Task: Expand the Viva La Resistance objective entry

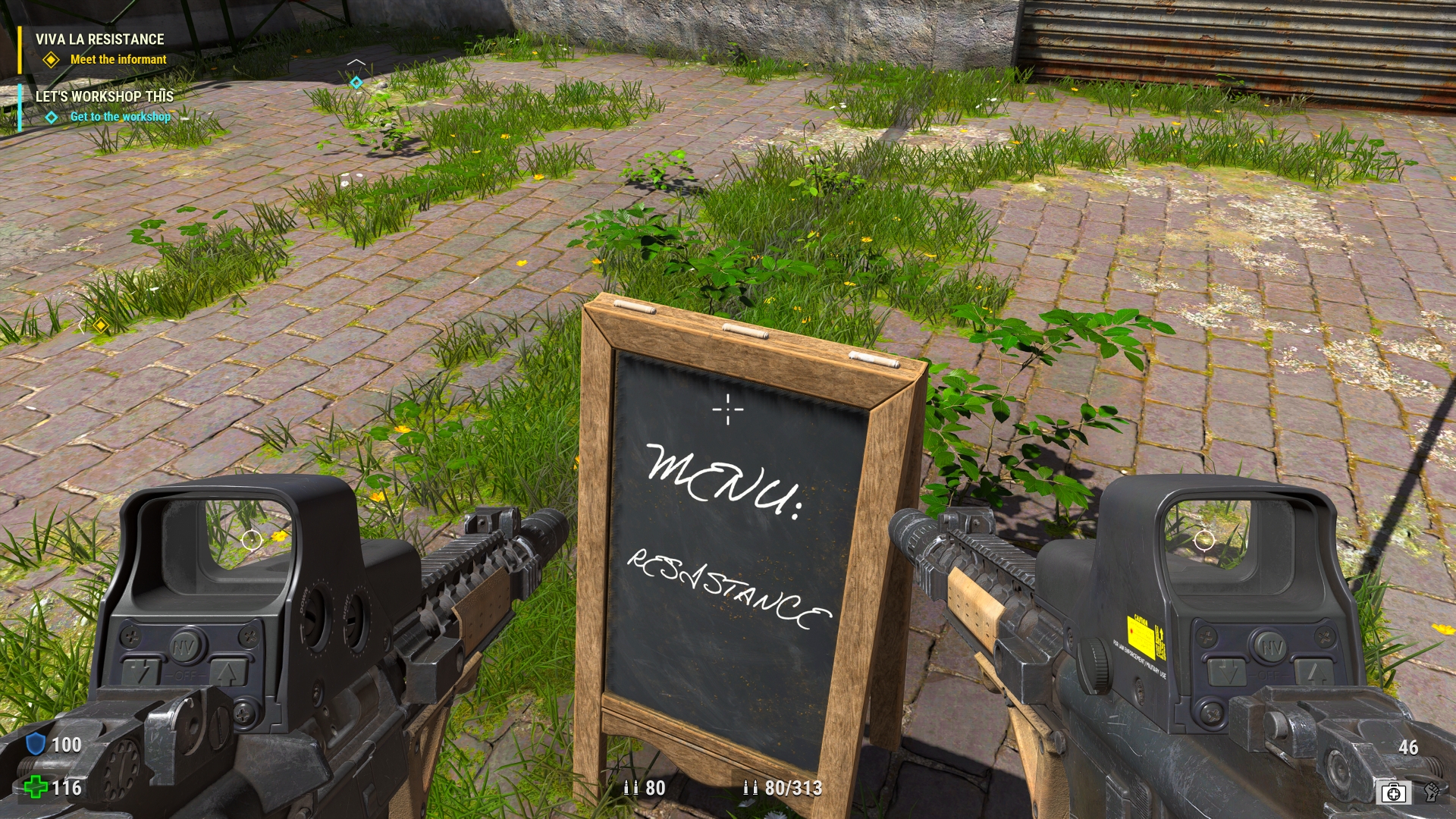Action: tap(50, 58)
